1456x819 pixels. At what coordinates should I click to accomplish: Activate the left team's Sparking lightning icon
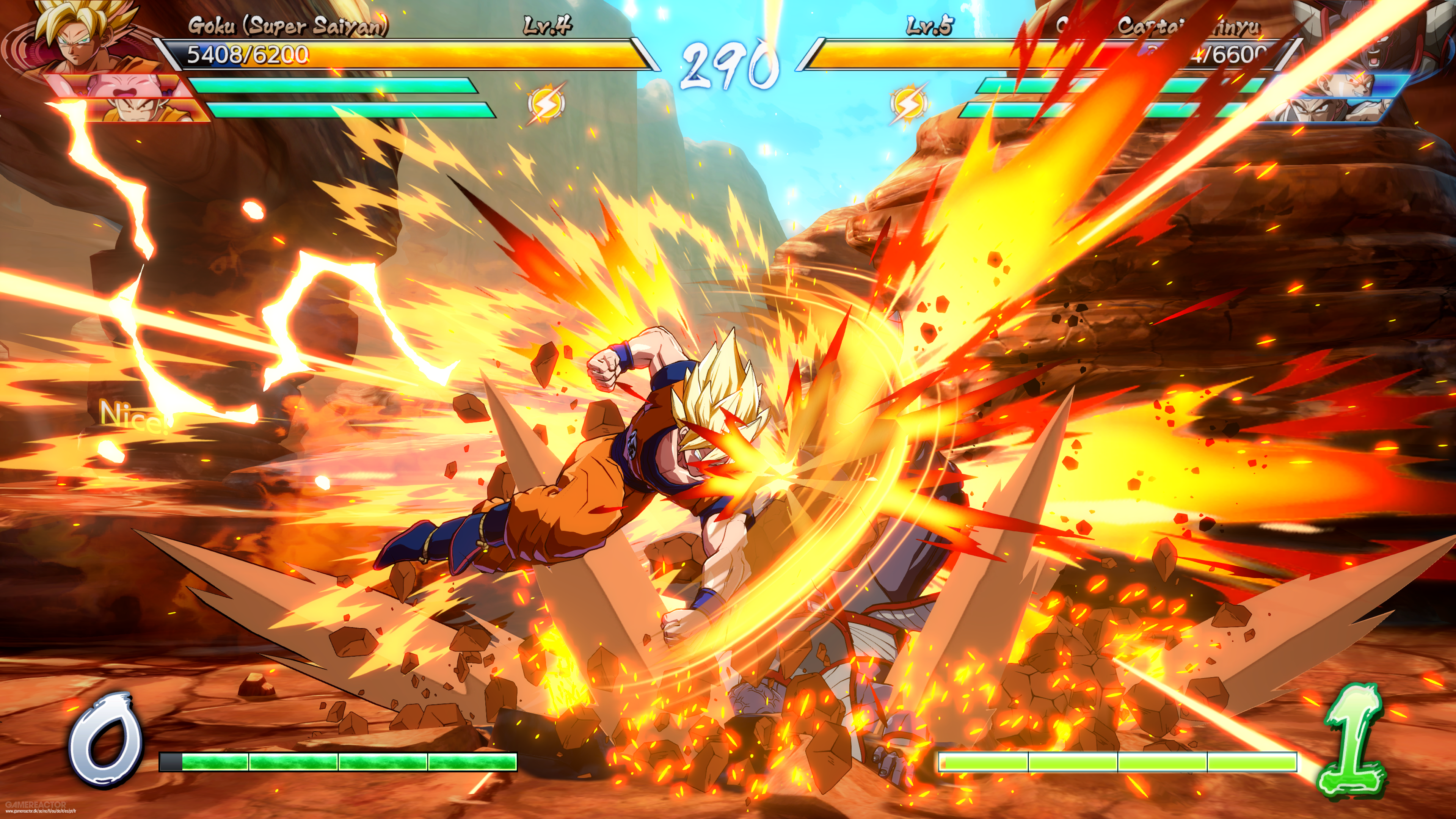coord(546,104)
